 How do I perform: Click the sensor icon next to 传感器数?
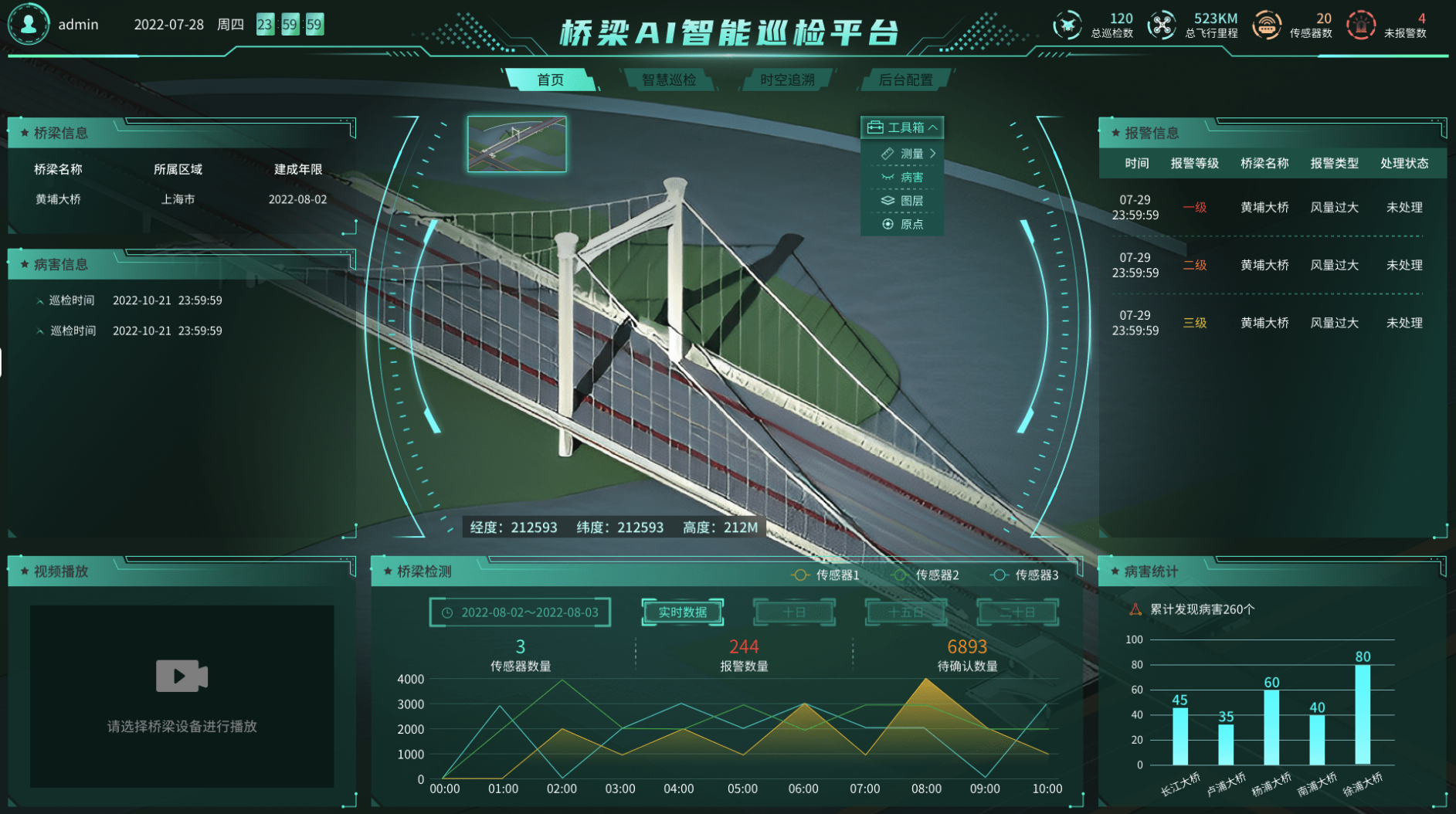1268,24
